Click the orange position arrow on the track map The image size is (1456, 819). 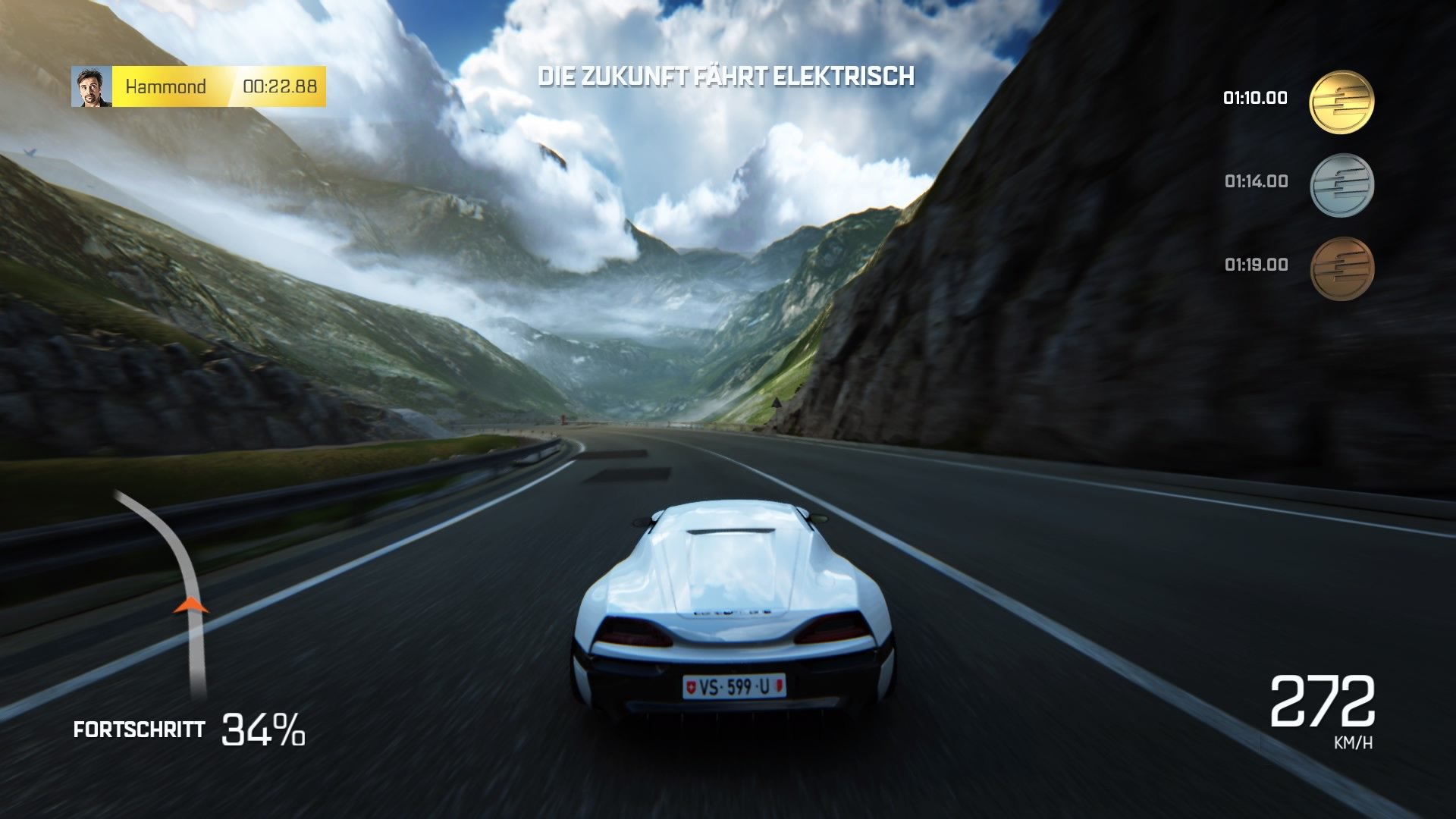click(190, 604)
